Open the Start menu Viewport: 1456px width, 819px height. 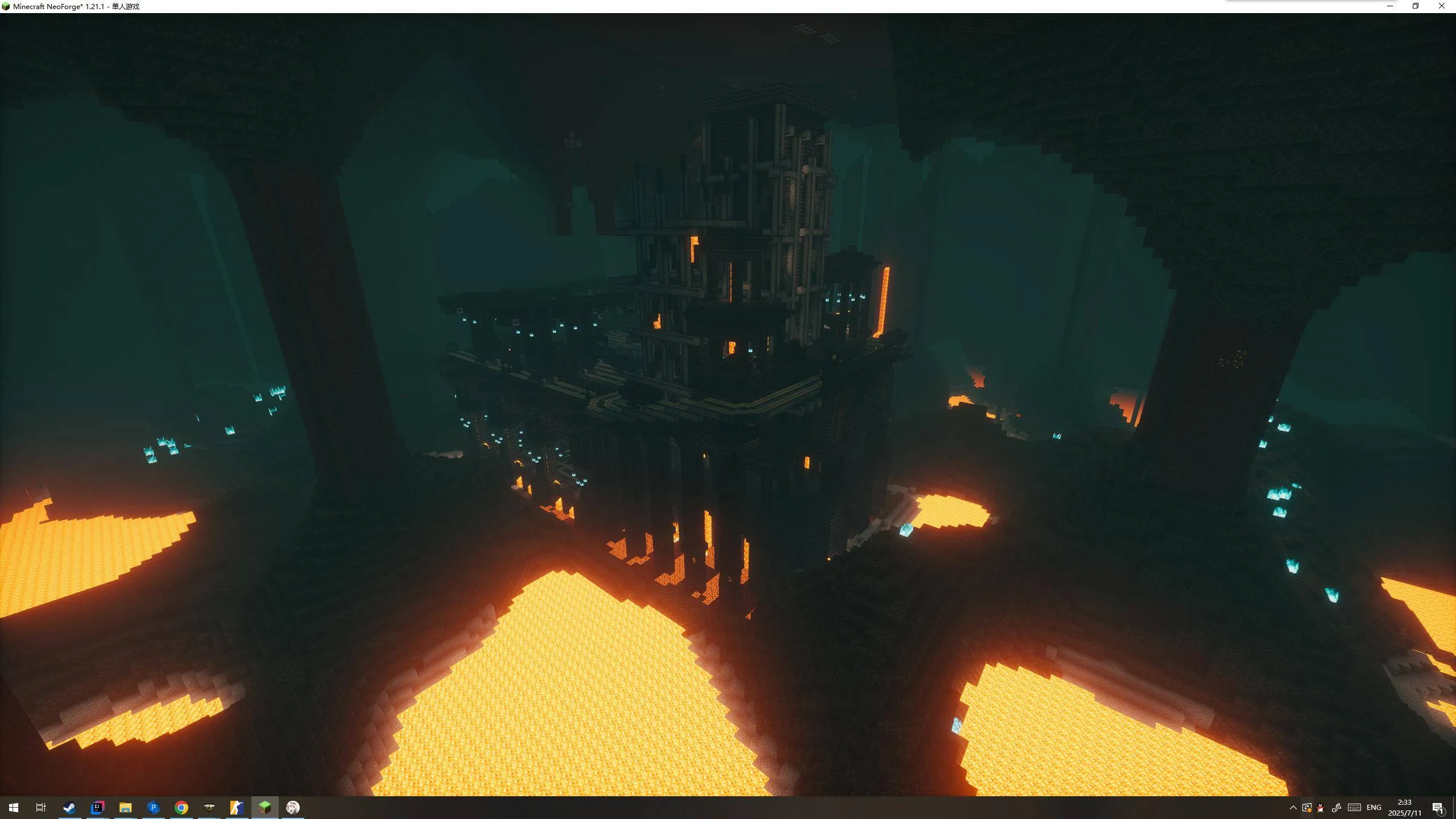[x=14, y=807]
